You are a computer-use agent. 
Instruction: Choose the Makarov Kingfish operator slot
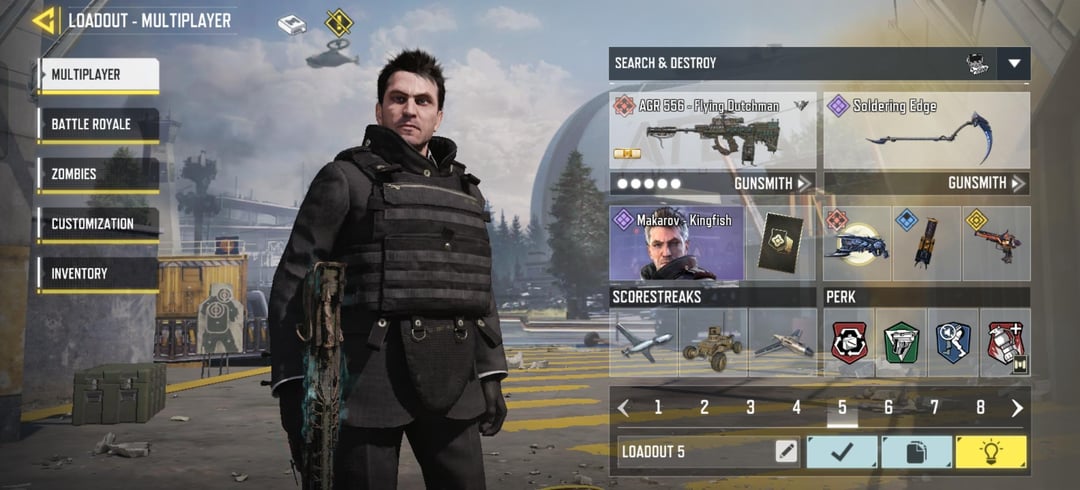point(676,244)
